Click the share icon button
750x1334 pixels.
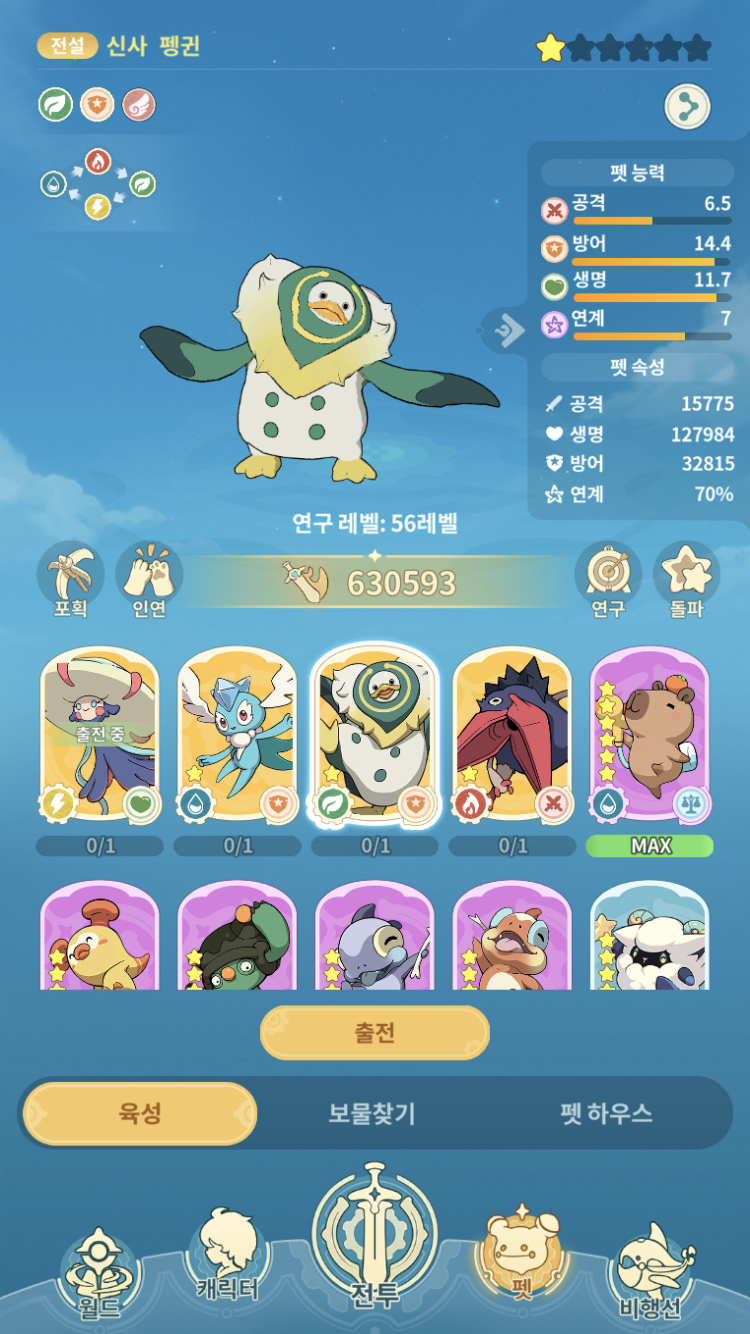click(x=687, y=107)
